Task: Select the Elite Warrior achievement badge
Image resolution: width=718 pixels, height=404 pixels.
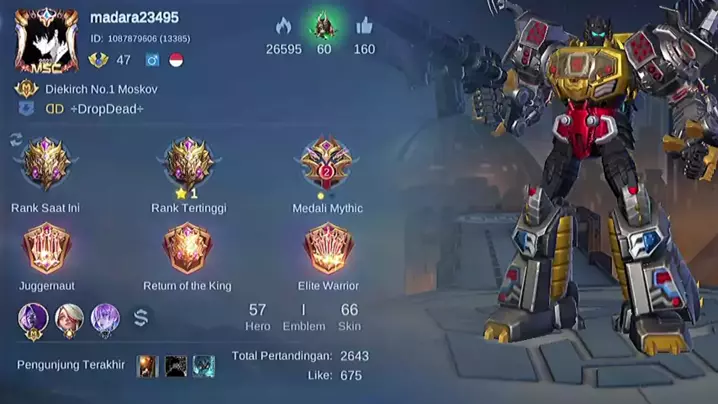Action: (327, 247)
